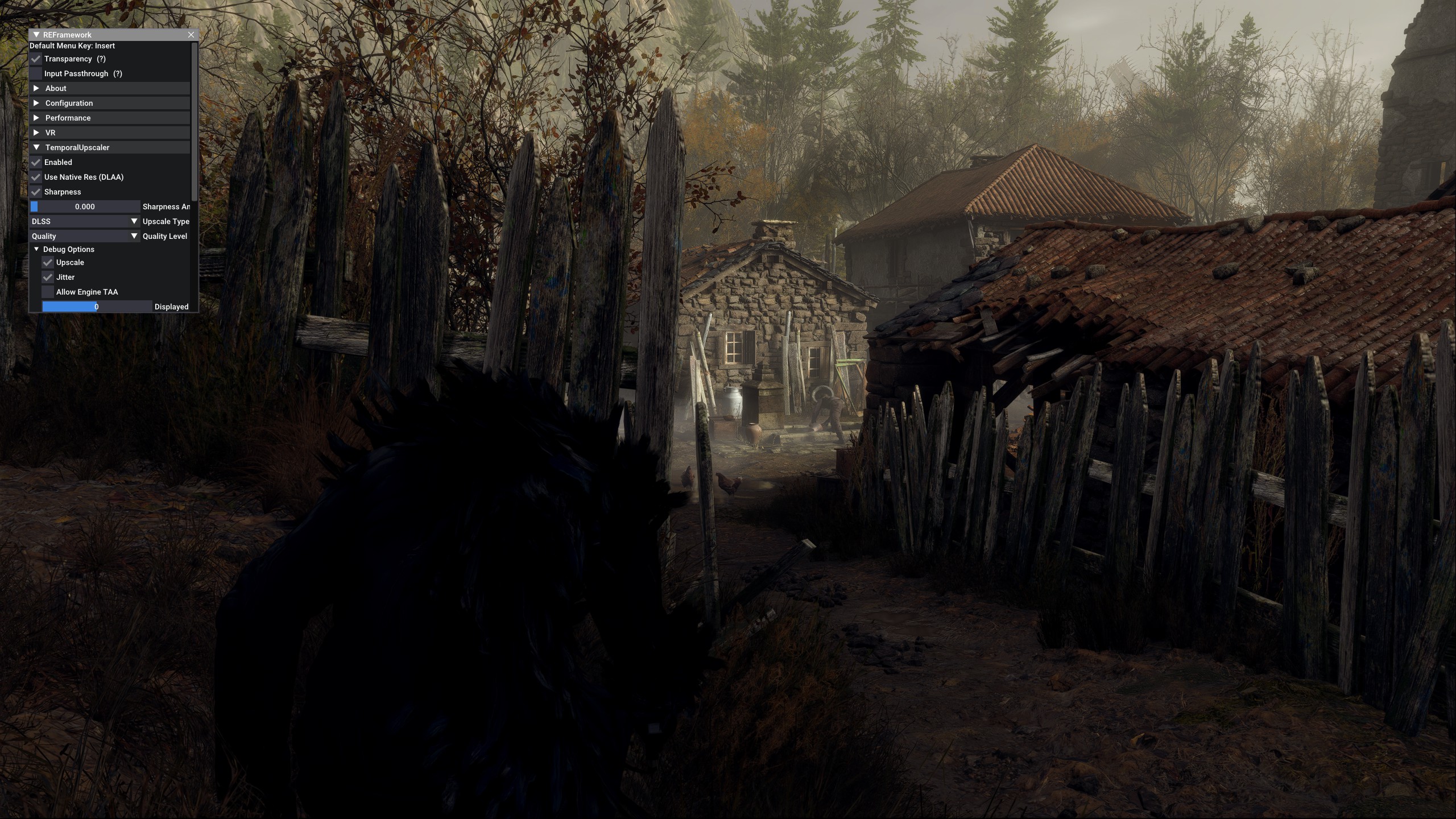Enable Allow Engine TAA
1456x819 pixels.
click(x=48, y=292)
